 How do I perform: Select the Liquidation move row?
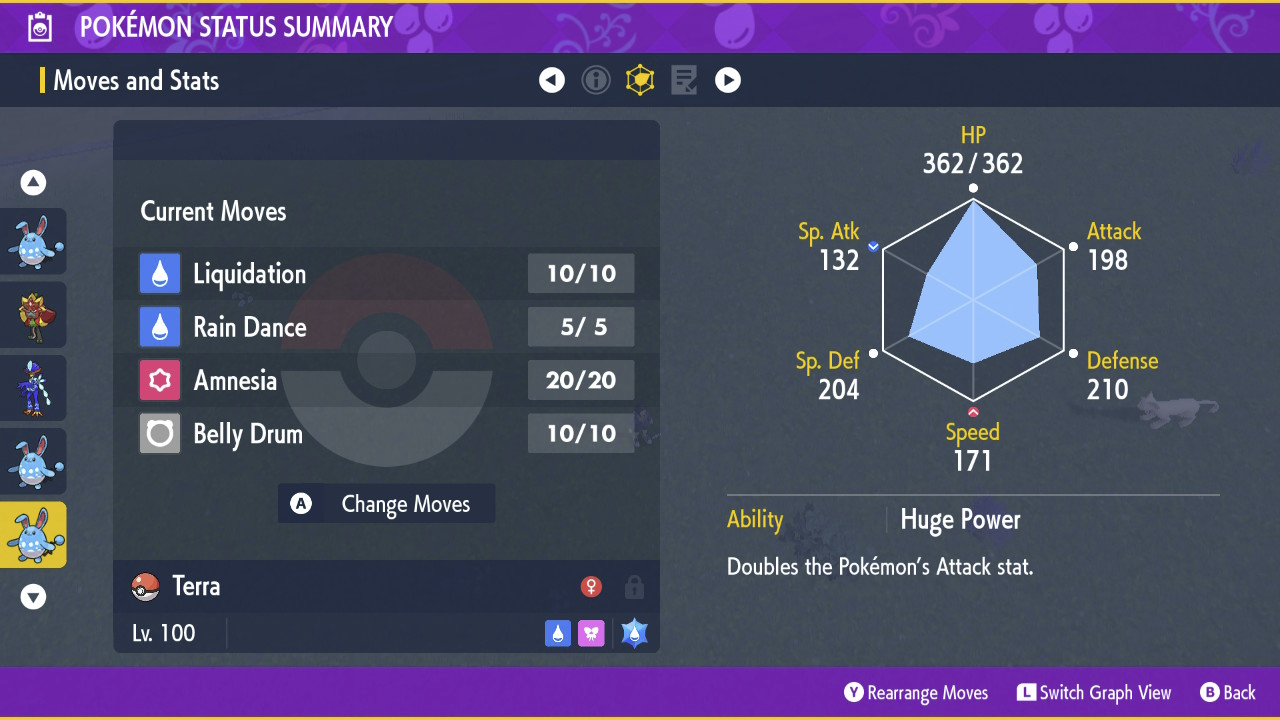click(387, 274)
